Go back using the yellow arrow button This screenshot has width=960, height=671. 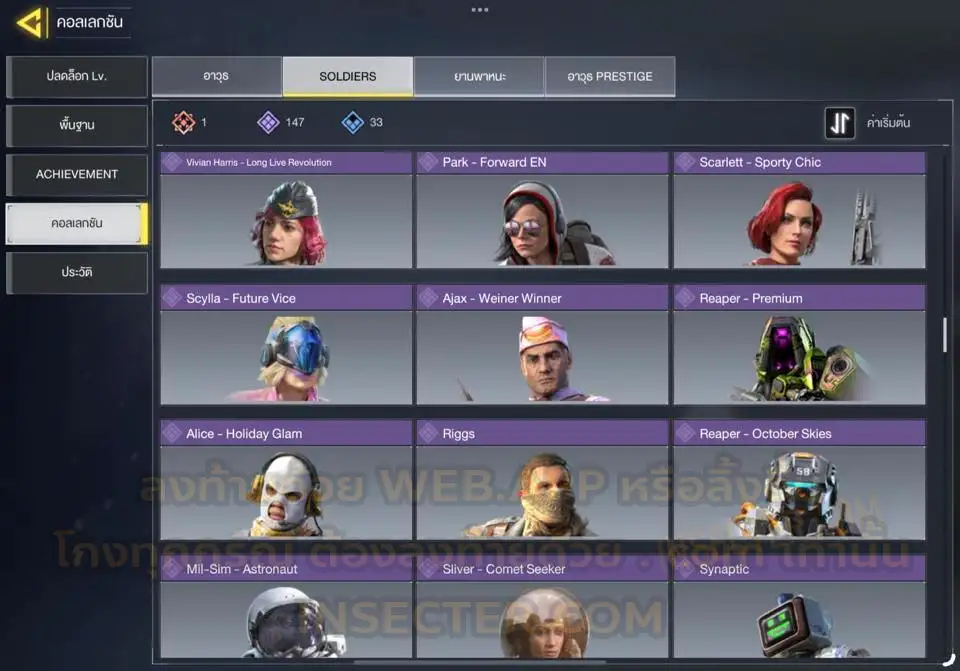tap(31, 22)
